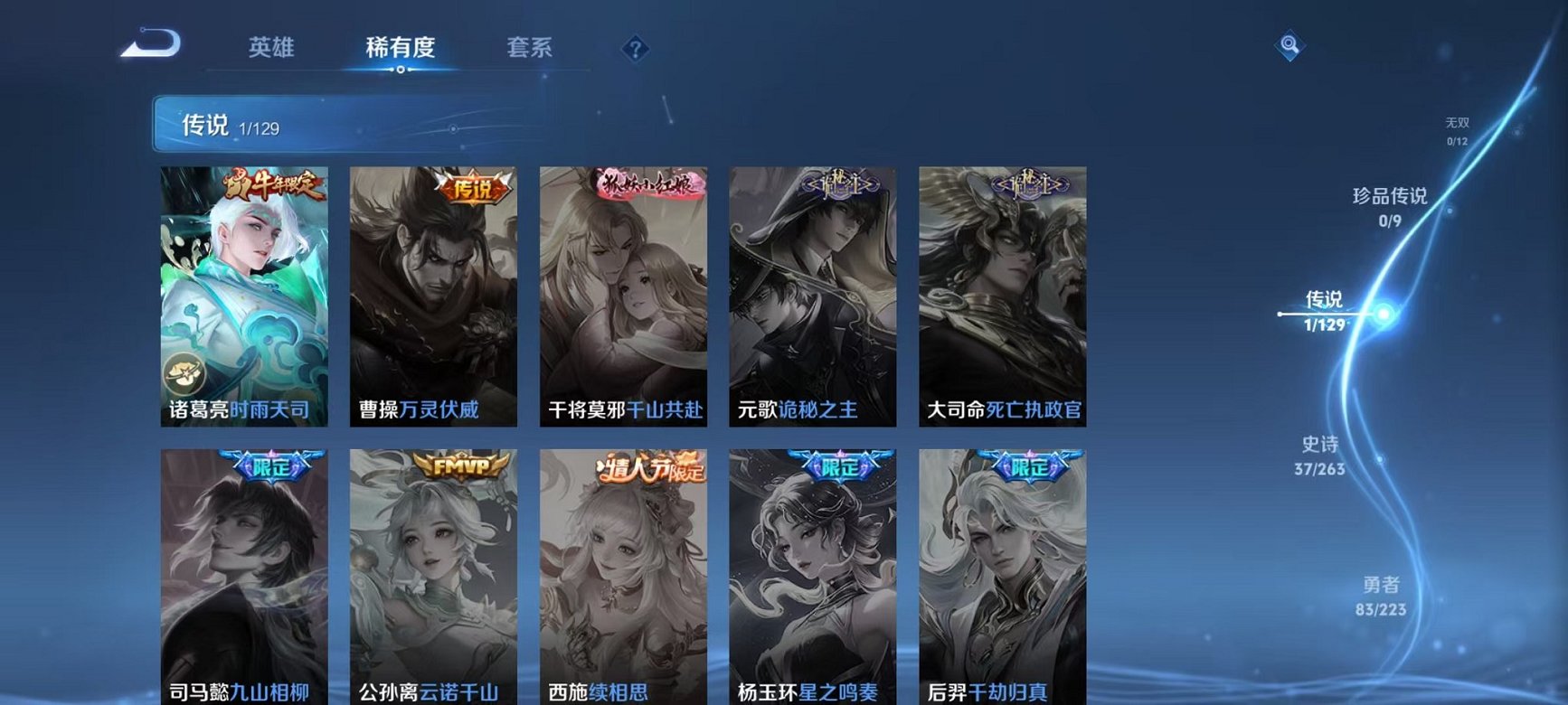1568x705 pixels.
Task: Select the 无双 rarity tier
Action: pos(1457,119)
